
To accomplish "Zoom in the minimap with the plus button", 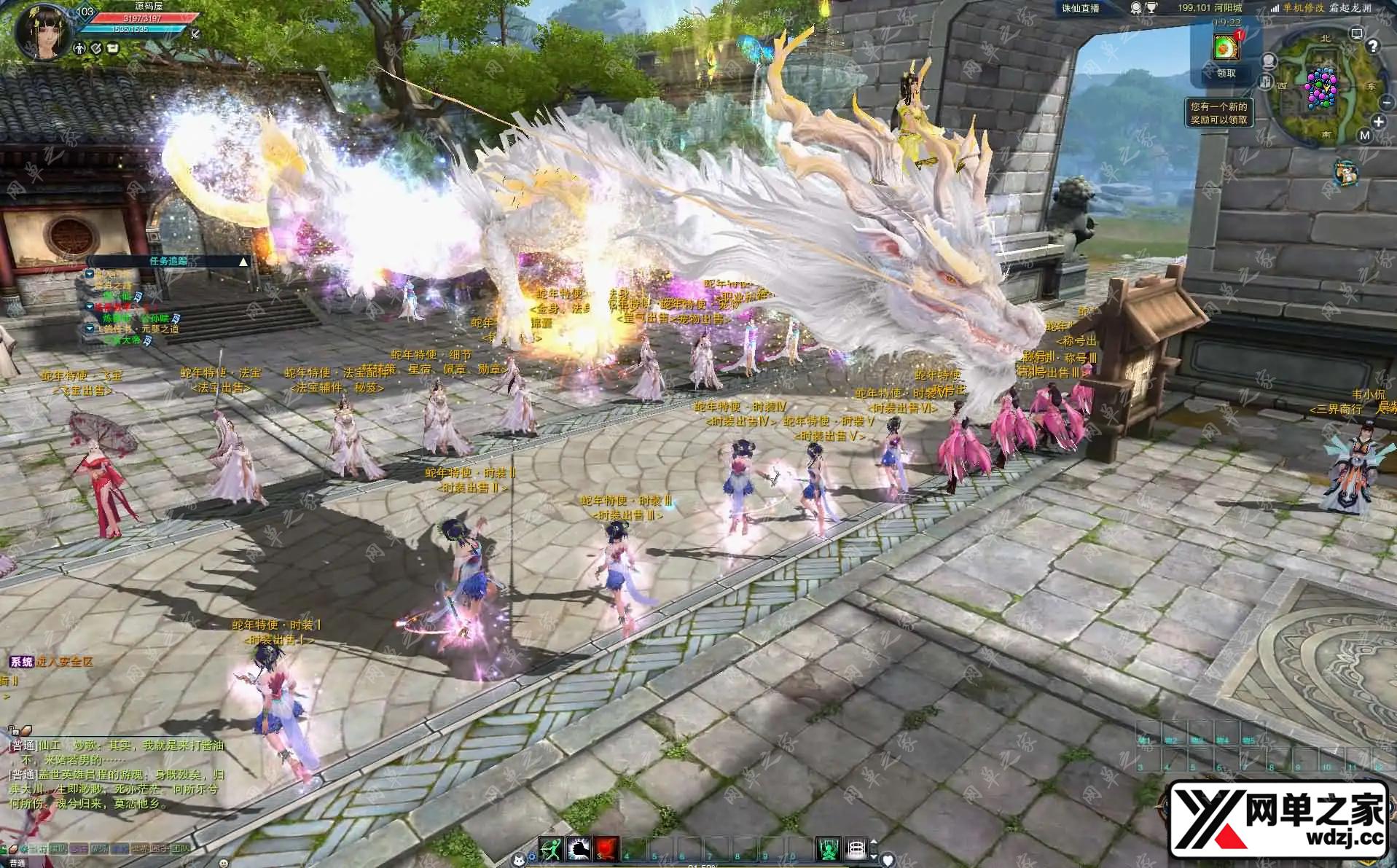I will [x=1378, y=122].
